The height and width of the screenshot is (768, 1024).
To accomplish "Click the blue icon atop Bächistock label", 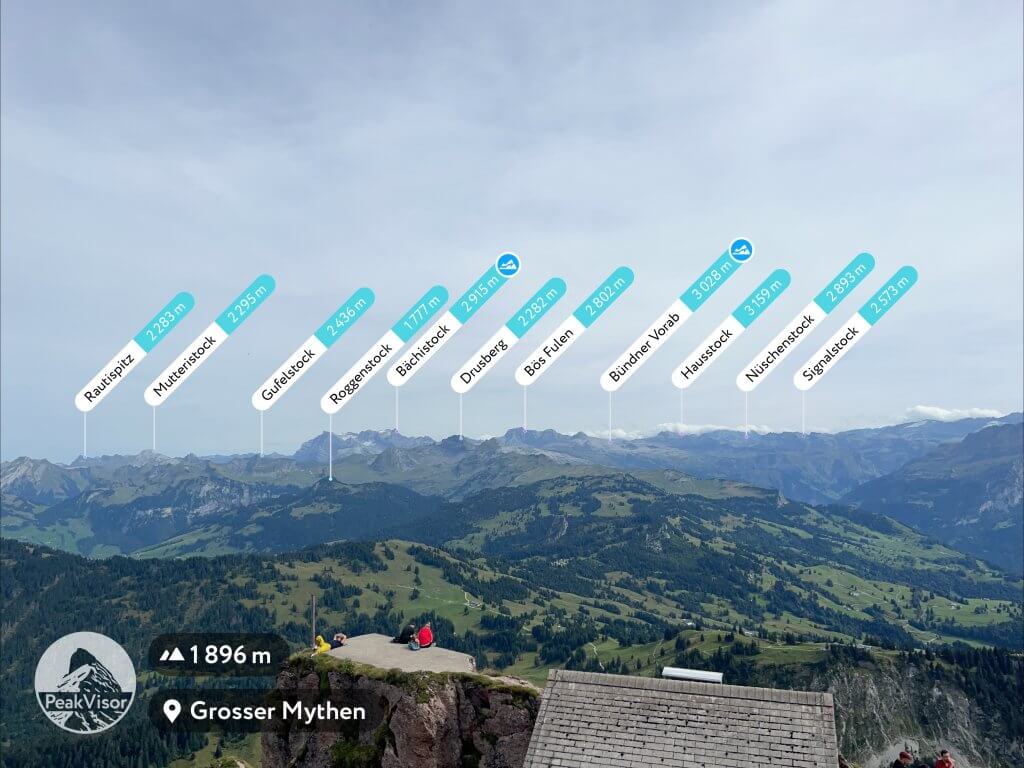I will [508, 264].
